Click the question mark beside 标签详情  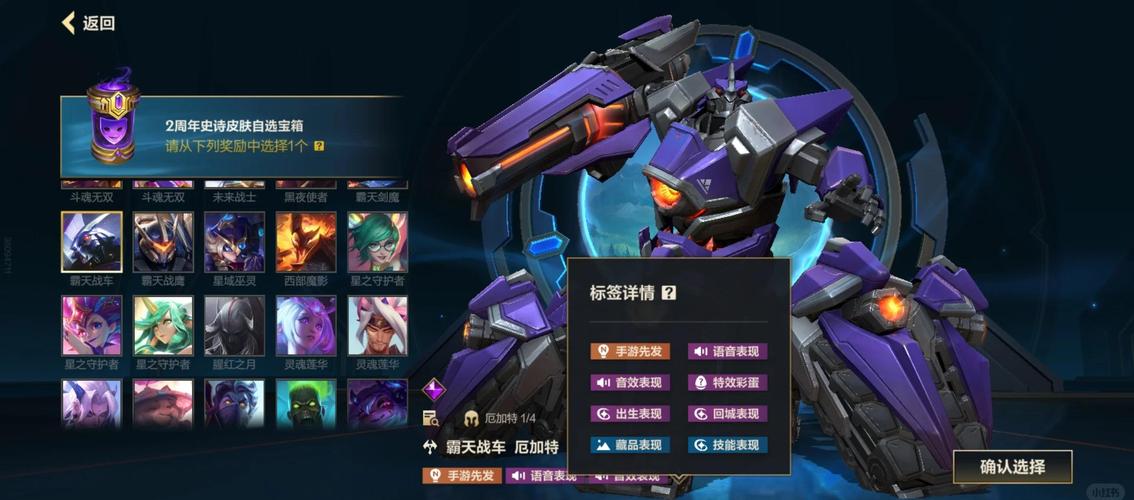669,293
